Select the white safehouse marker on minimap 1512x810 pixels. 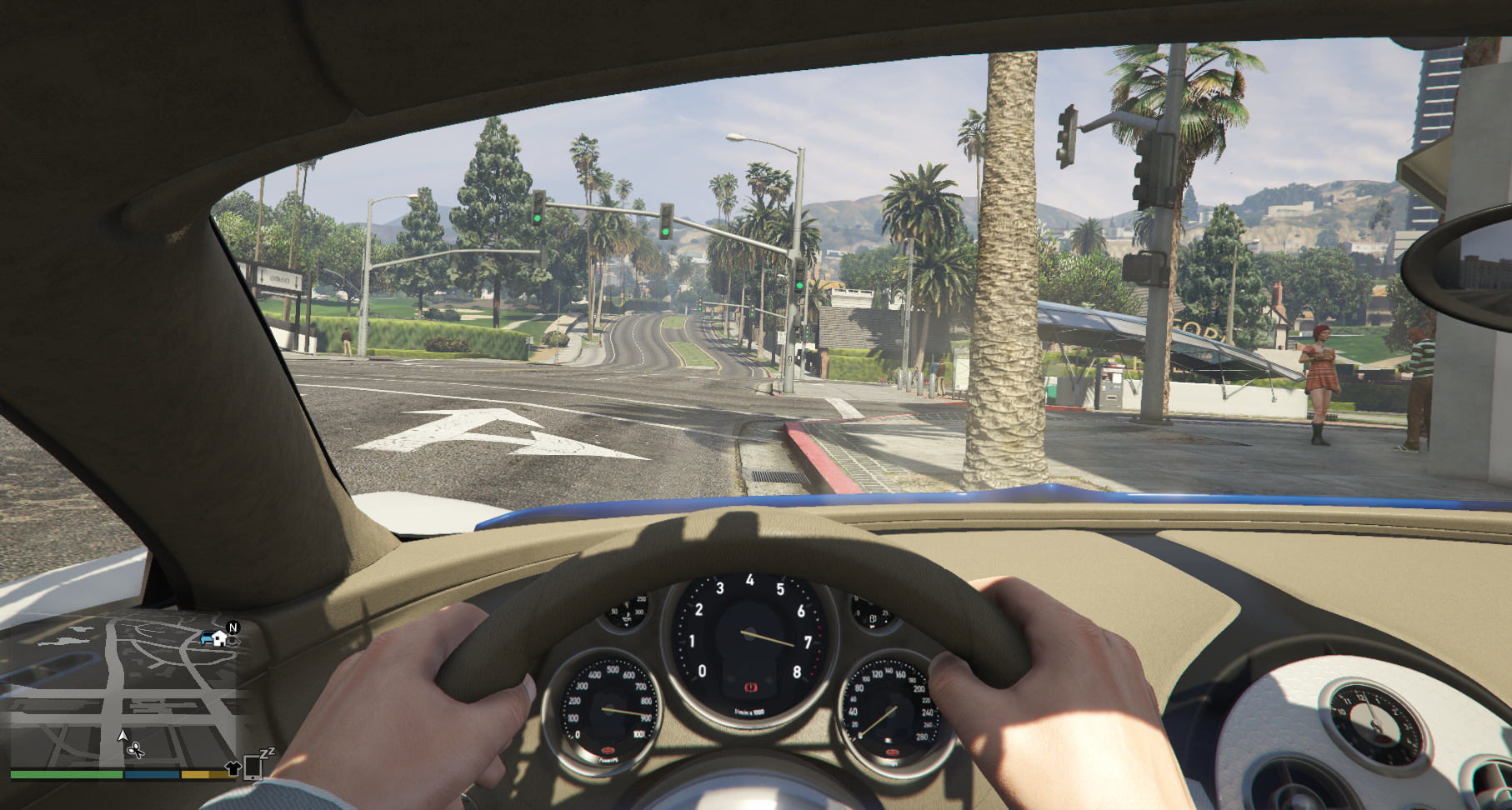click(x=220, y=638)
